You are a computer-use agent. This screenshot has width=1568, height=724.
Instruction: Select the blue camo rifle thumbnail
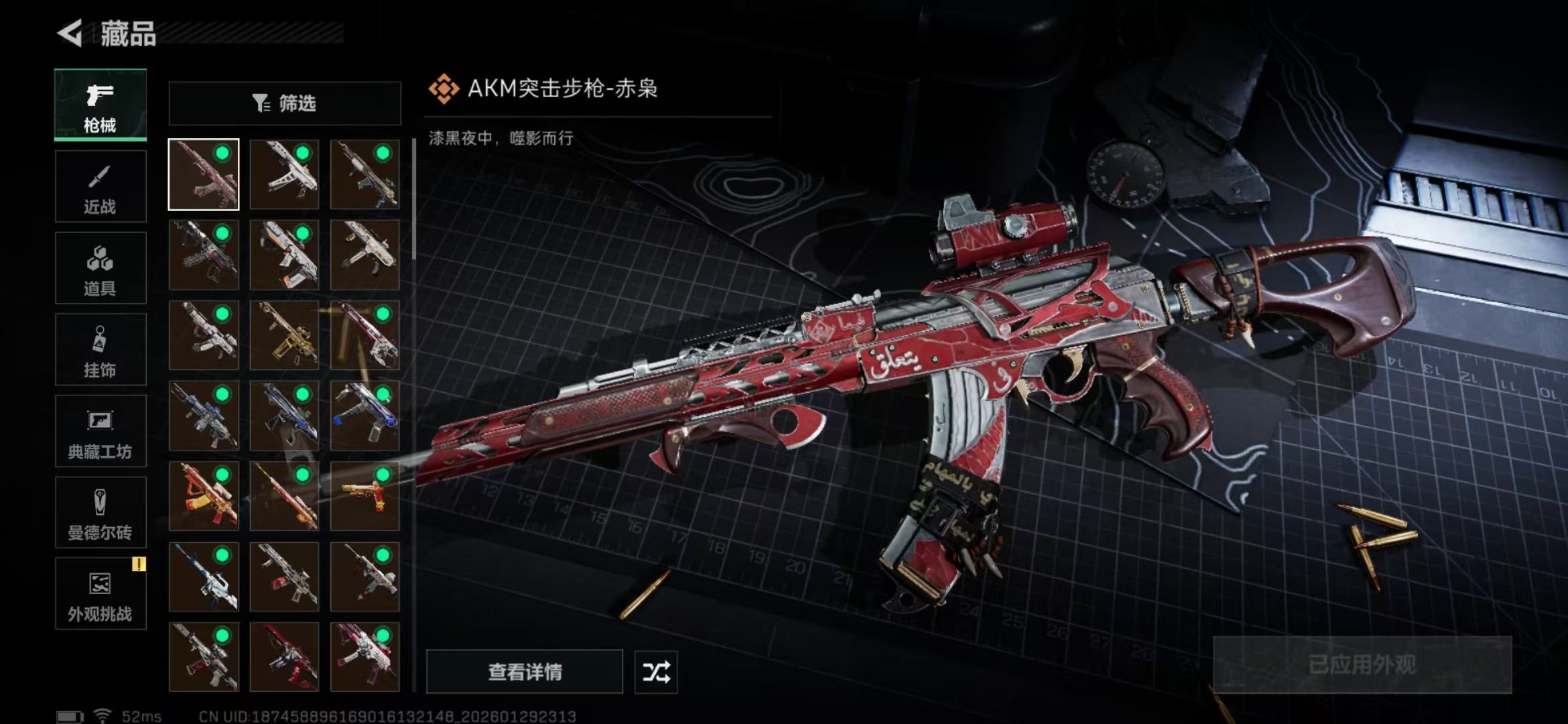click(204, 416)
